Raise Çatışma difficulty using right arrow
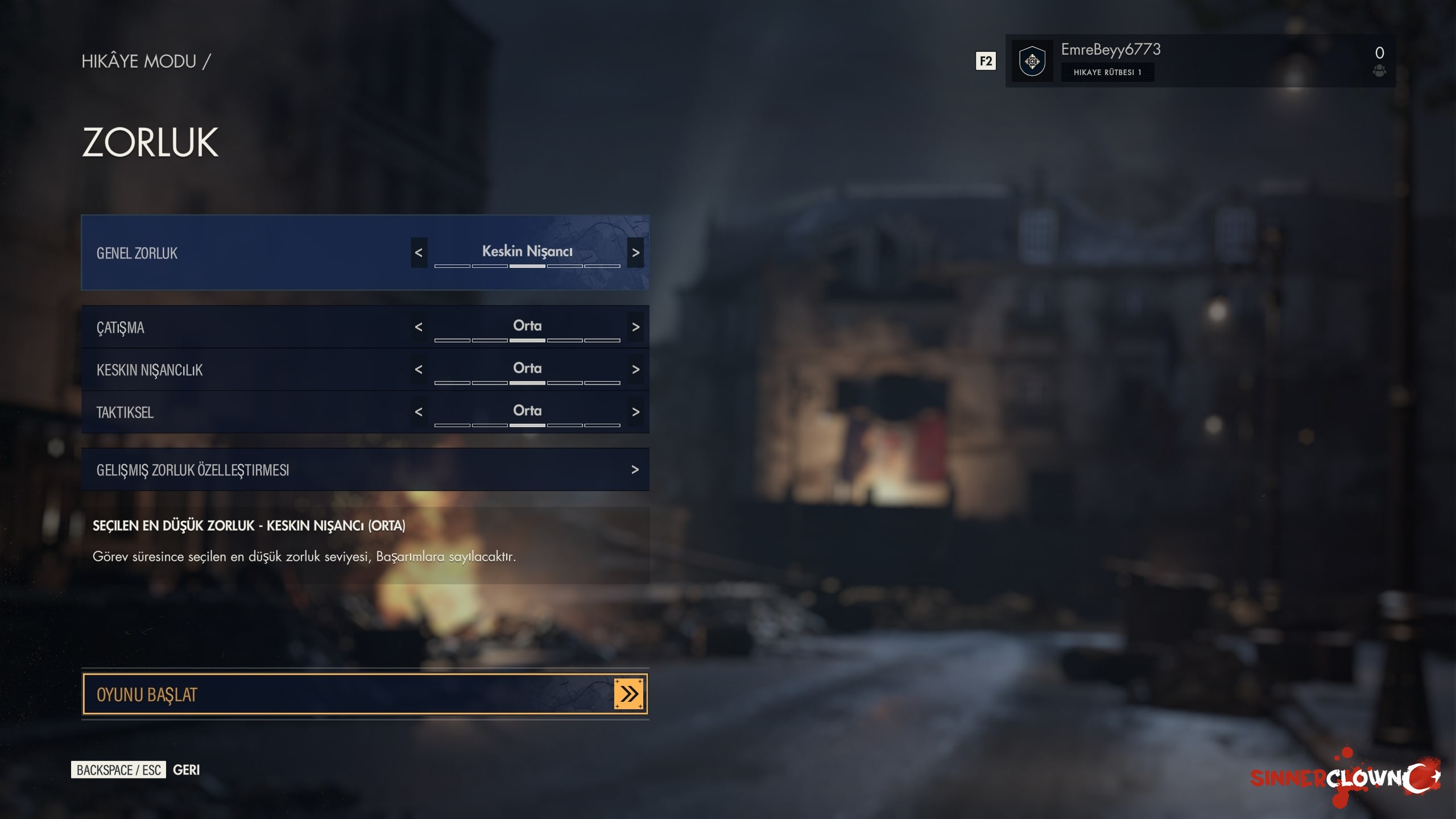 (635, 327)
